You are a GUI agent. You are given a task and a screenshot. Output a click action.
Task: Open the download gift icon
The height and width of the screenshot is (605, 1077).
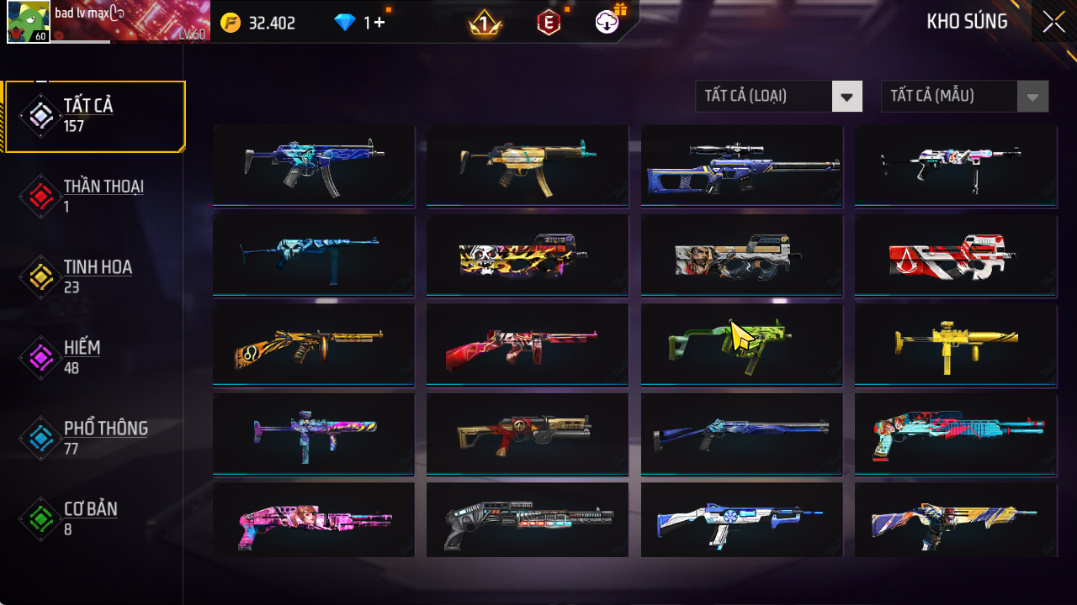point(608,21)
